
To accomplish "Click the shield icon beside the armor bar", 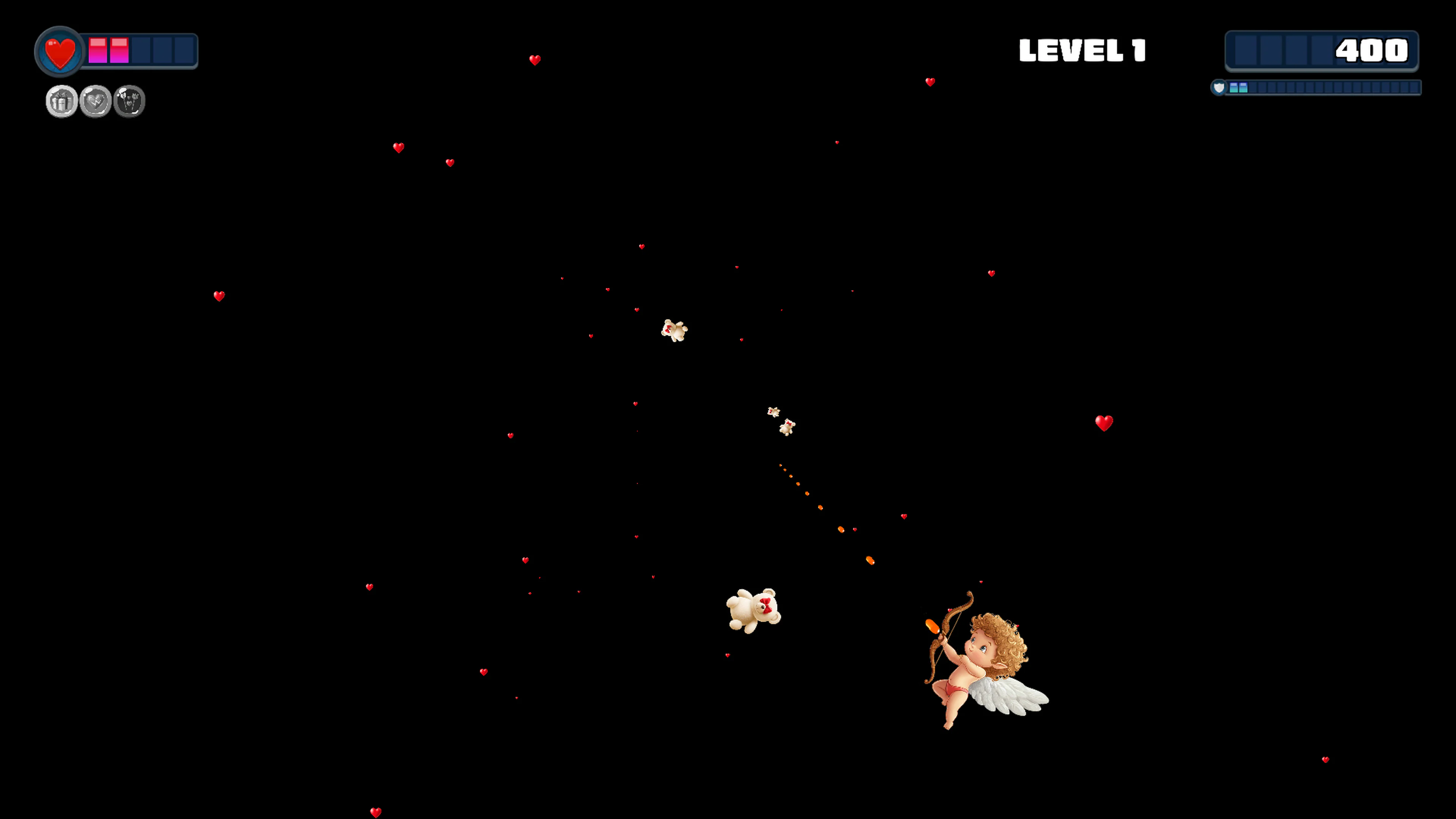I will tap(1219, 88).
